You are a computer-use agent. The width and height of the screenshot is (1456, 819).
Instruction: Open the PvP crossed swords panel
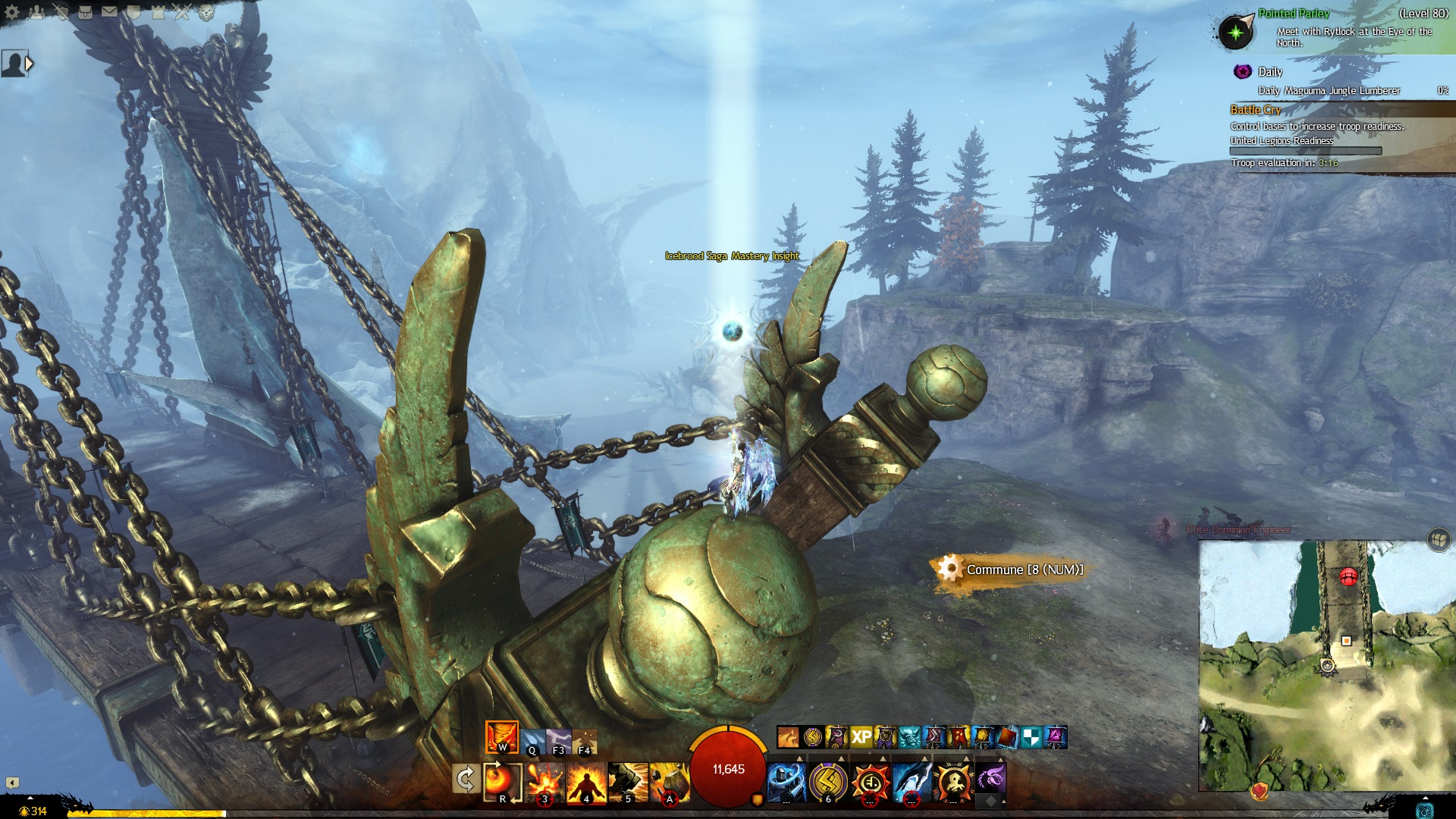182,12
